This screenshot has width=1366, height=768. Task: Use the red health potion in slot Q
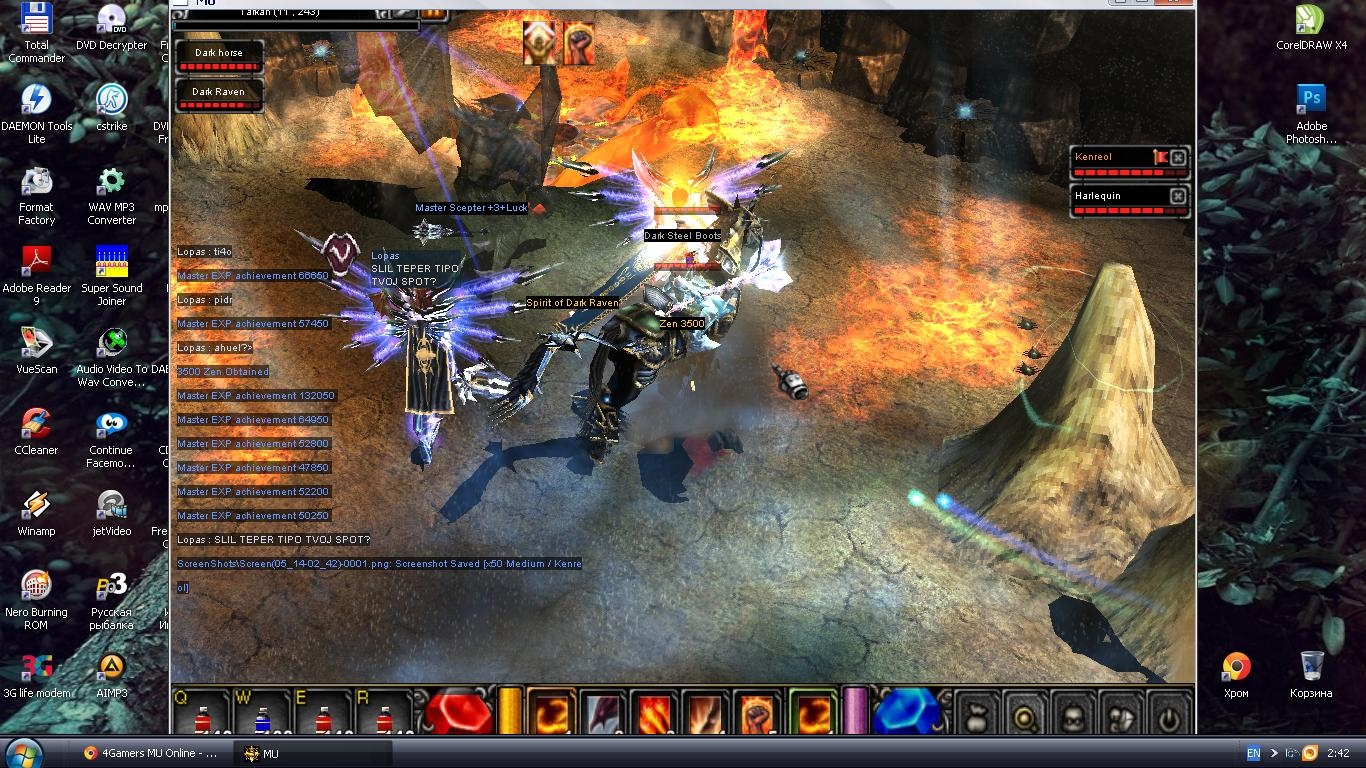click(202, 716)
